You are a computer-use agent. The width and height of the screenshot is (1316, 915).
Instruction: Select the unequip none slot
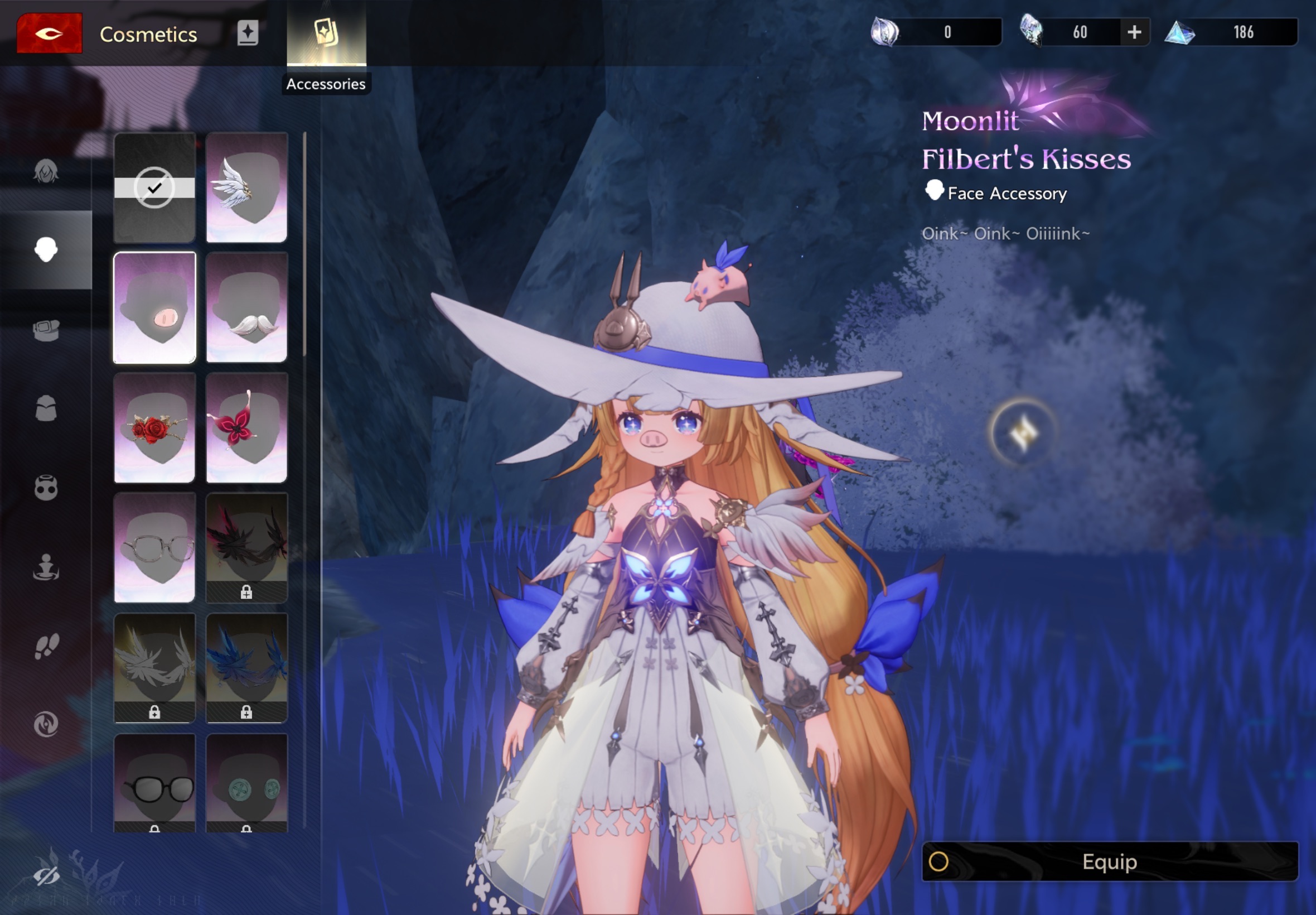[x=154, y=187]
